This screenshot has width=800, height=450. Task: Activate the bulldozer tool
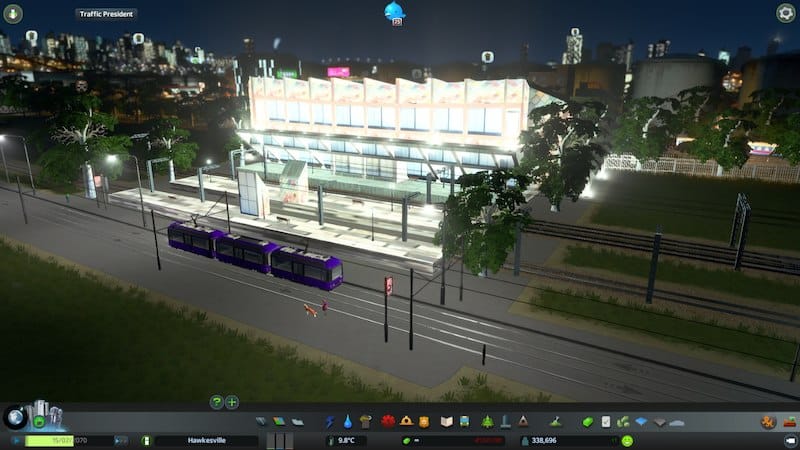pos(768,422)
